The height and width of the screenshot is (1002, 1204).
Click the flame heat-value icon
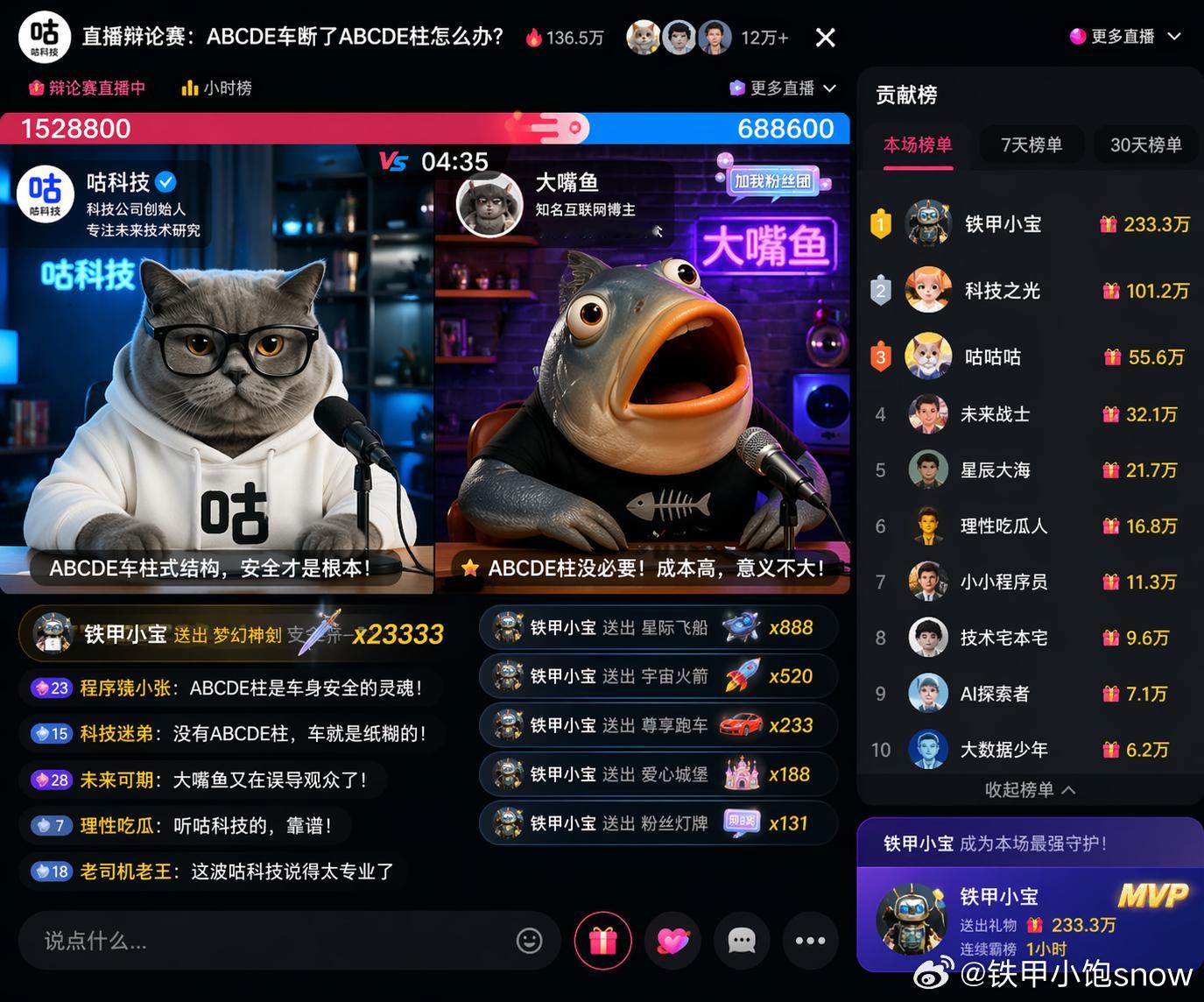click(x=534, y=36)
